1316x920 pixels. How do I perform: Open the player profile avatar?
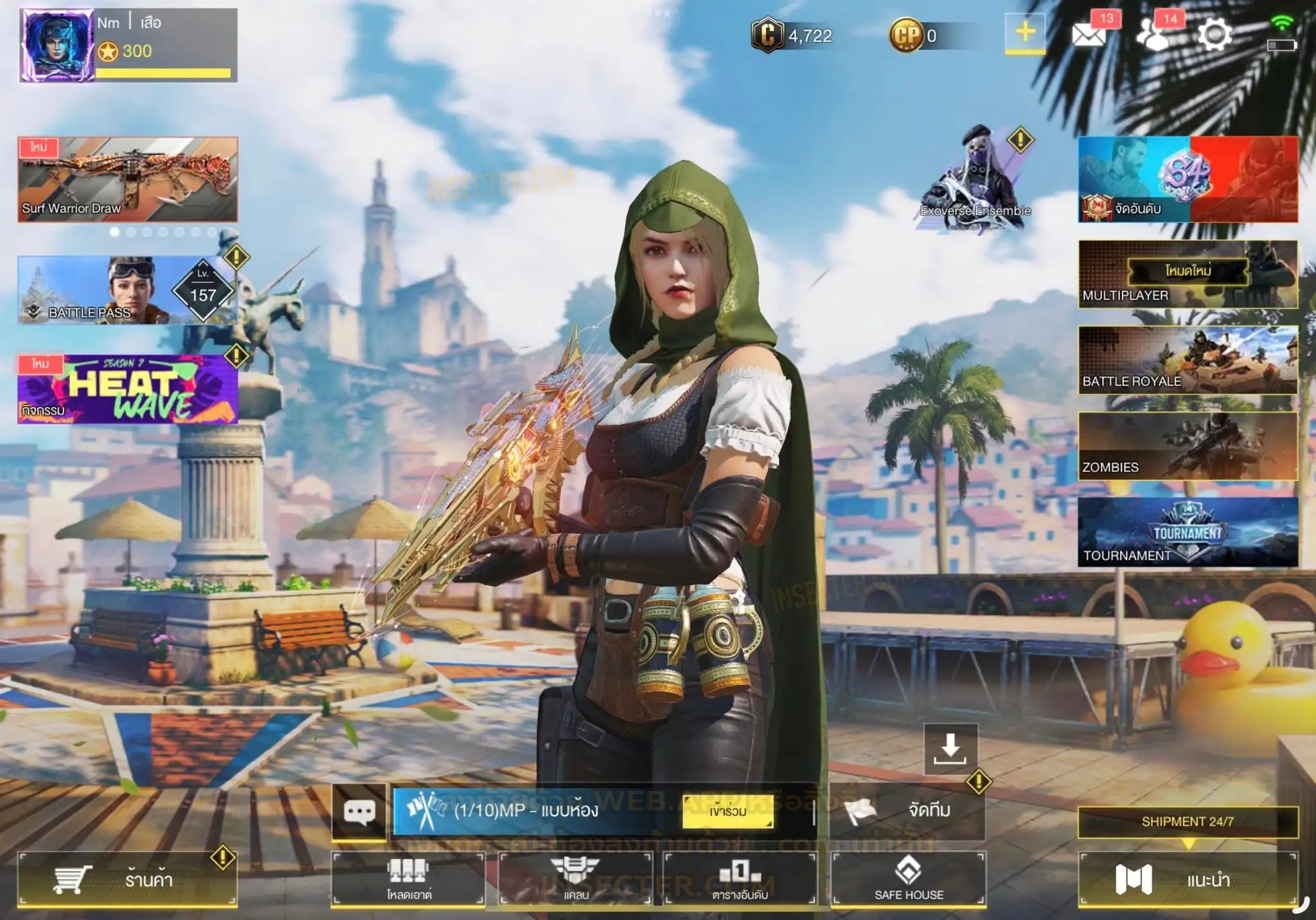pos(57,45)
